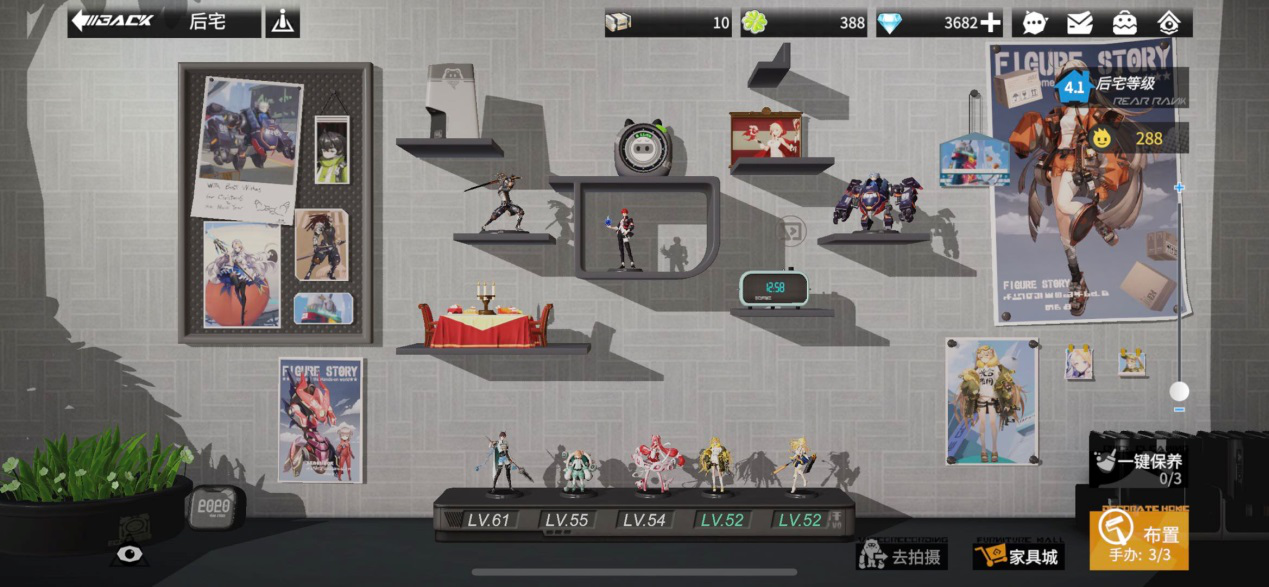Add diamonds with the plus button

[x=990, y=23]
